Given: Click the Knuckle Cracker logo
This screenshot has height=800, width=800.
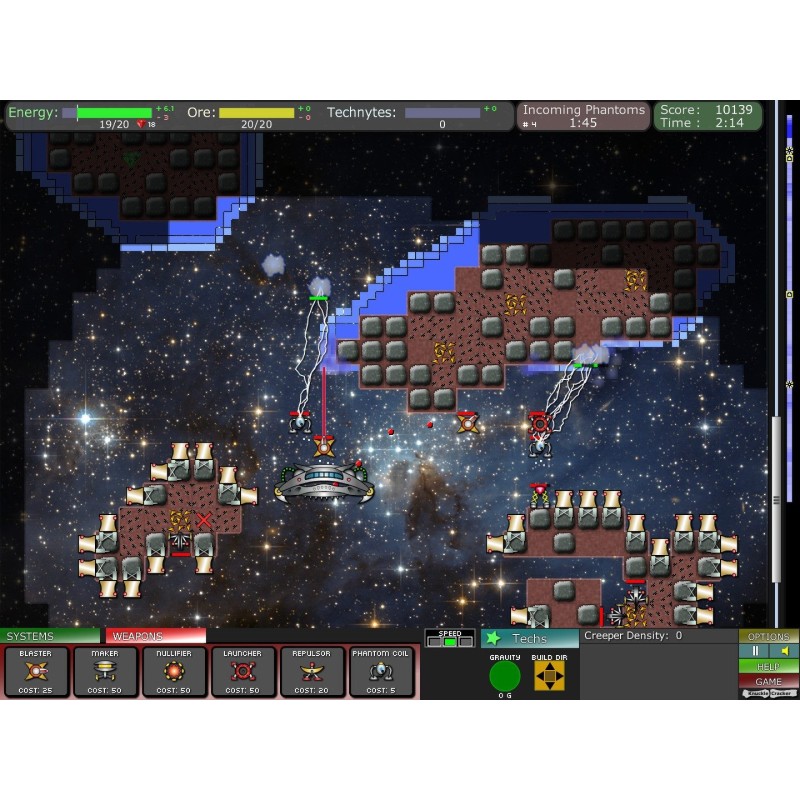Looking at the screenshot, I should (x=768, y=693).
